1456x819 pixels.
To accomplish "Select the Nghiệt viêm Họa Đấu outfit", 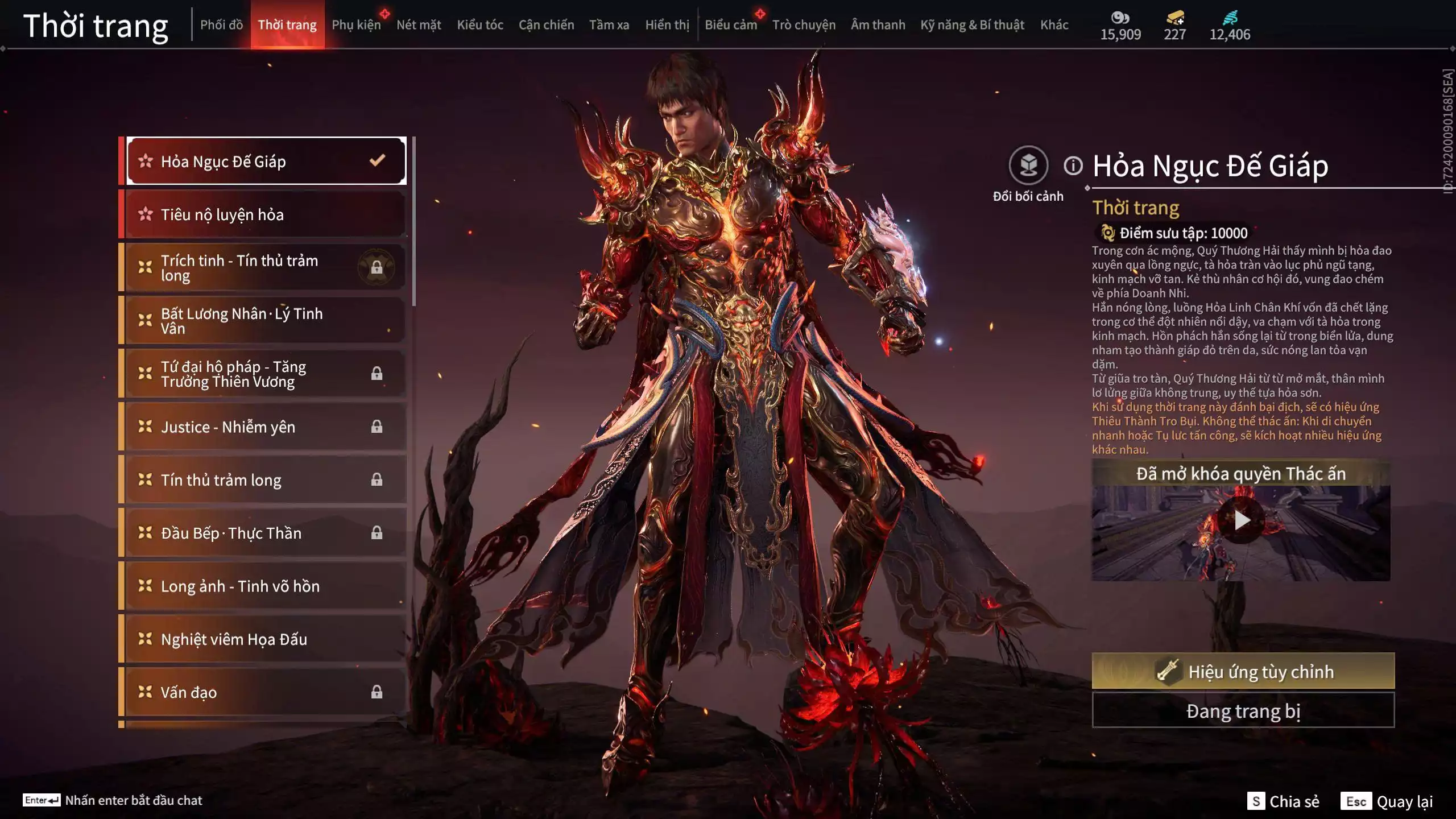I will coord(265,639).
